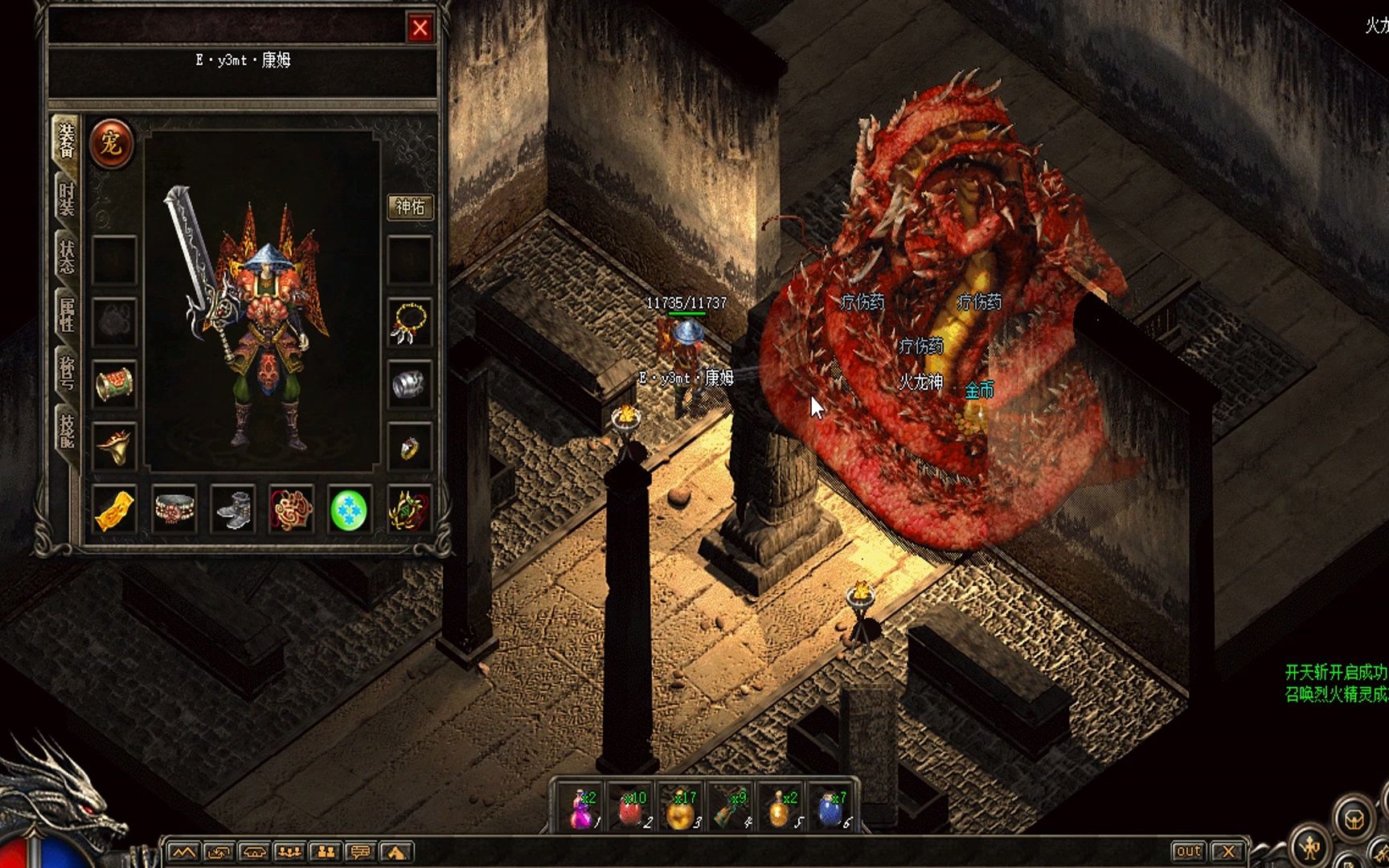Image resolution: width=1389 pixels, height=868 pixels.
Task: Select the equipped necklace slot
Action: click(409, 322)
